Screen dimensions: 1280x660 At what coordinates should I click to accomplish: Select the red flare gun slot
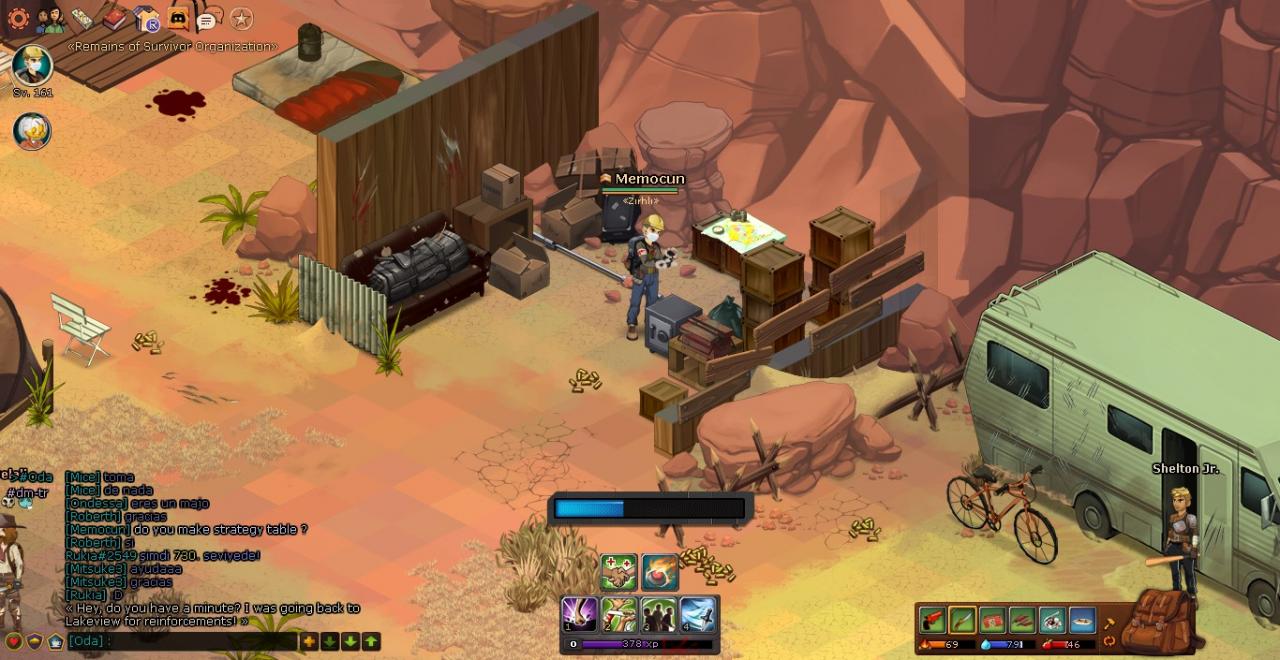click(933, 620)
